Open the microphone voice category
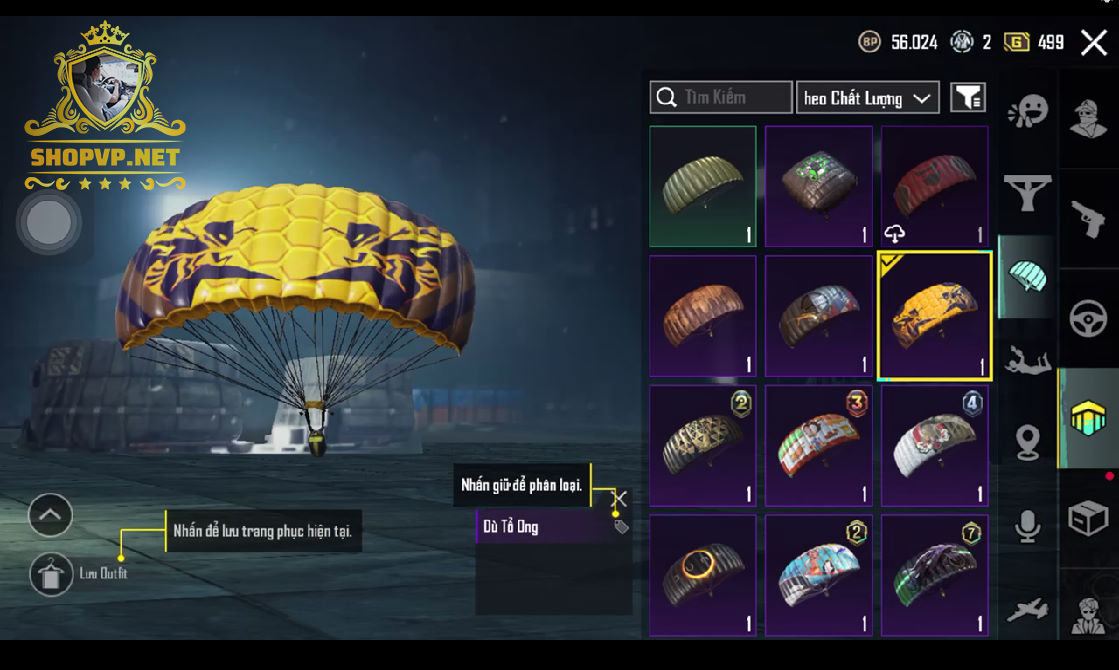Image resolution: width=1119 pixels, height=670 pixels. pyautogui.click(x=1027, y=526)
